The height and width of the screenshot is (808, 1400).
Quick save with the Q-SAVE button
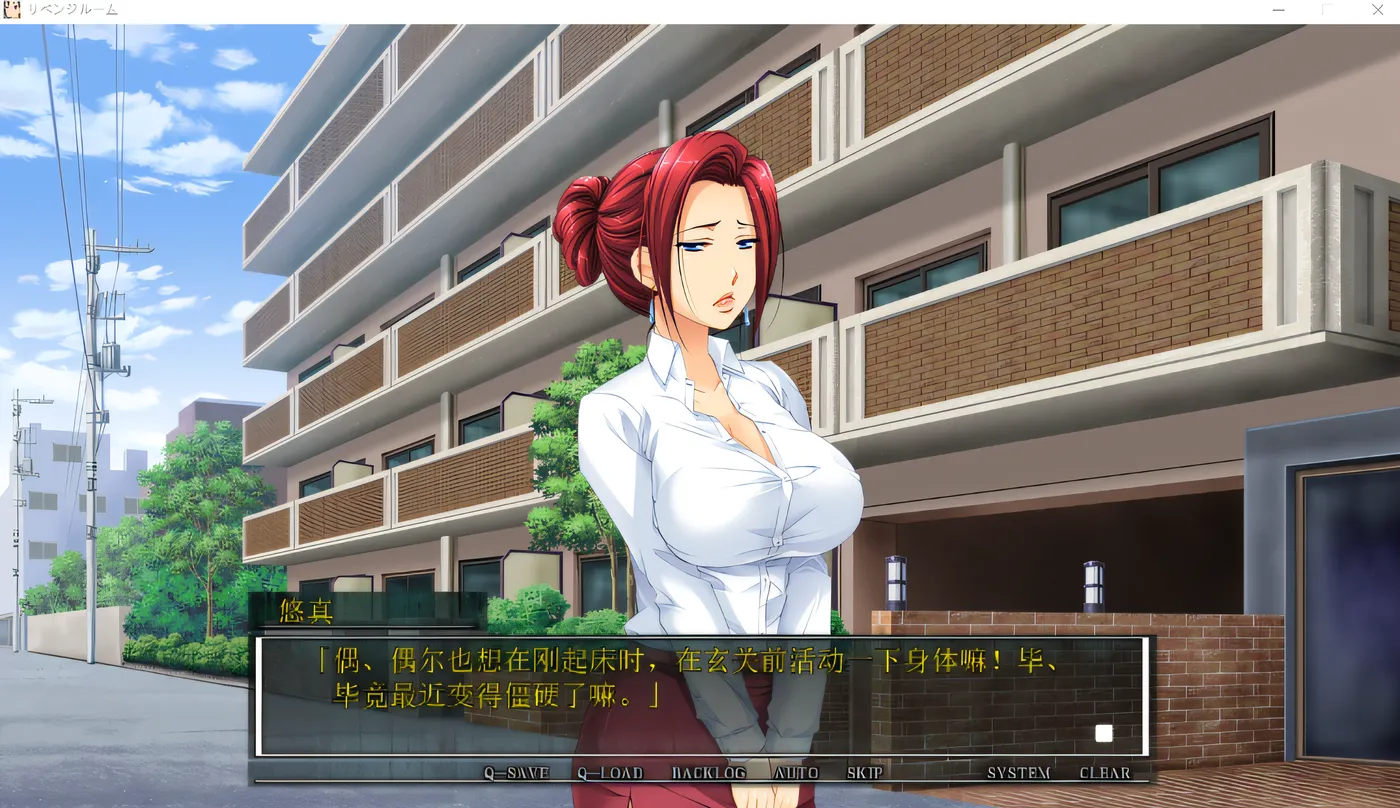(516, 773)
